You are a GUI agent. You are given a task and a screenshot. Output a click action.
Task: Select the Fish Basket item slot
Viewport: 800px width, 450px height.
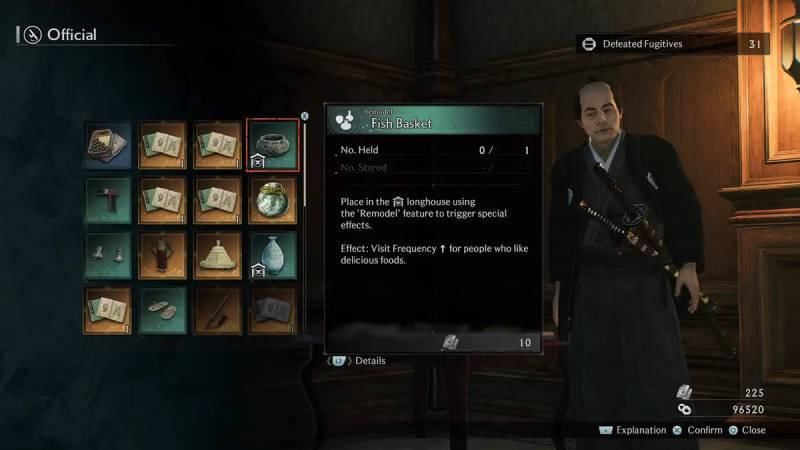[272, 145]
